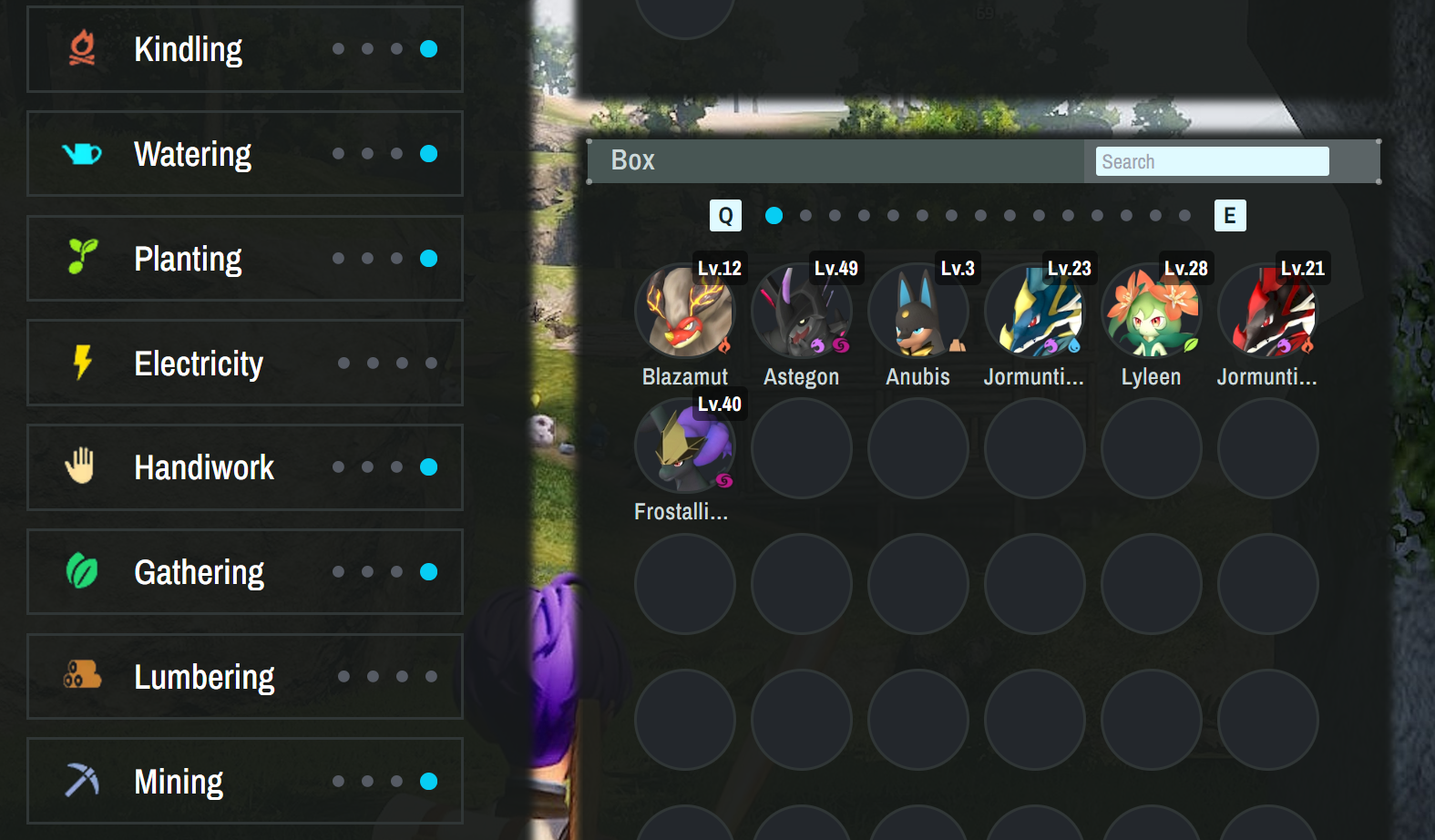1435x840 pixels.
Task: Choose the Watering work suitability row
Action: (x=244, y=154)
